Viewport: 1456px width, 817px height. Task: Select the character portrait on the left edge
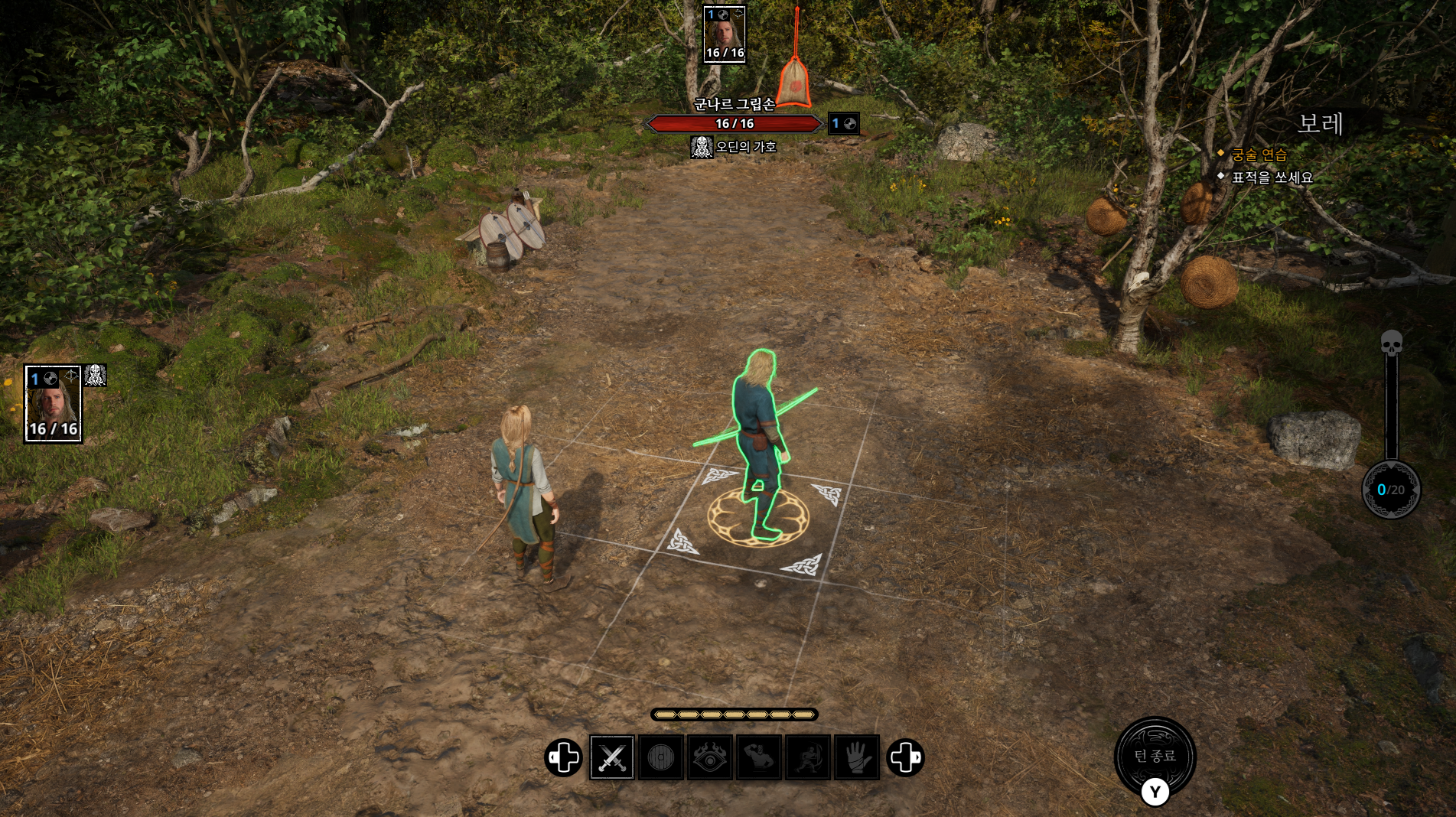[x=53, y=404]
